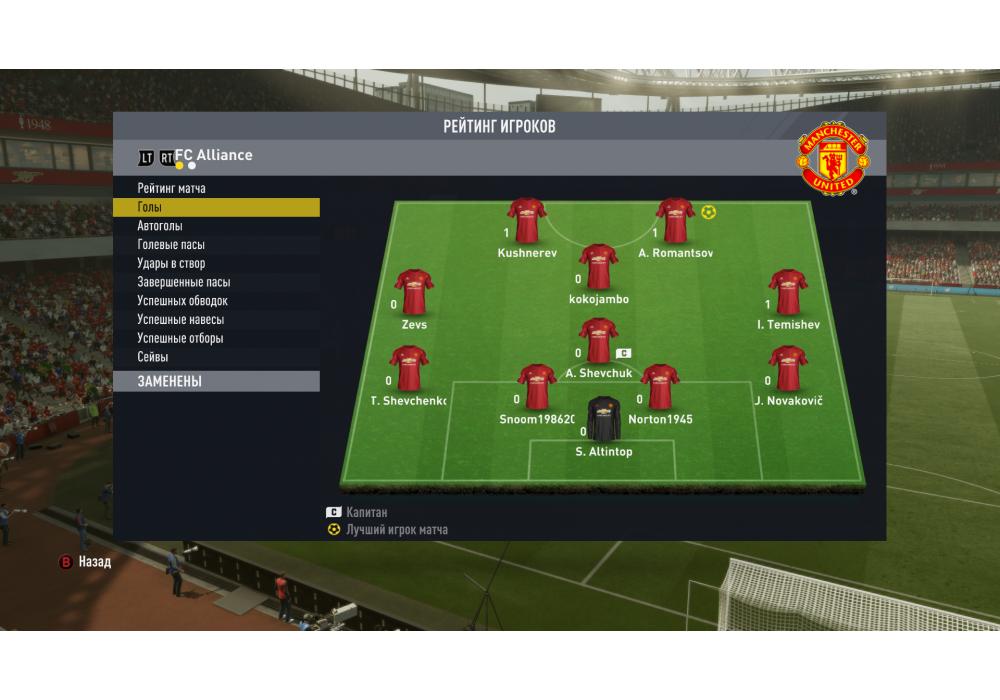Select goalkeeper S. Altintop
The width and height of the screenshot is (1000, 700).
(x=604, y=420)
